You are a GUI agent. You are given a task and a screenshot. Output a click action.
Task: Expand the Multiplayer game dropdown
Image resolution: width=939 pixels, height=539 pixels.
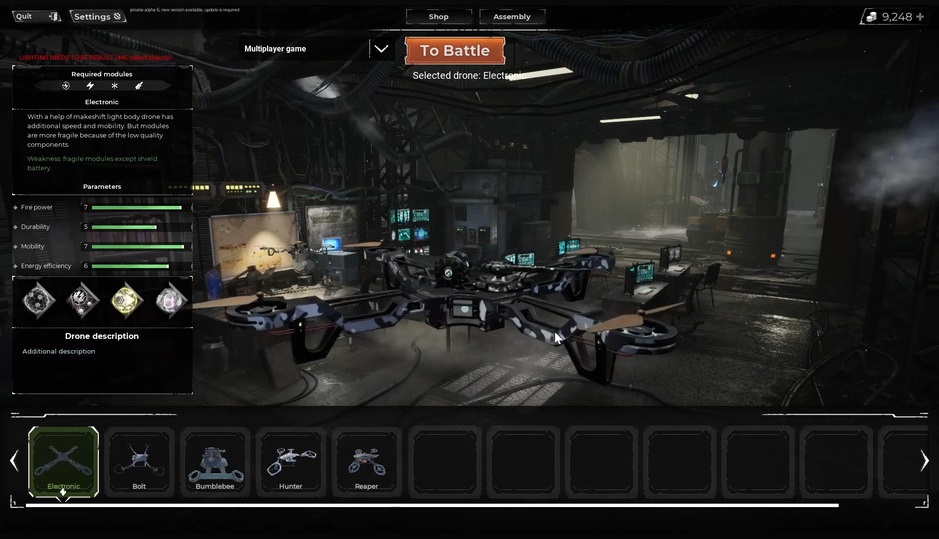tap(381, 48)
